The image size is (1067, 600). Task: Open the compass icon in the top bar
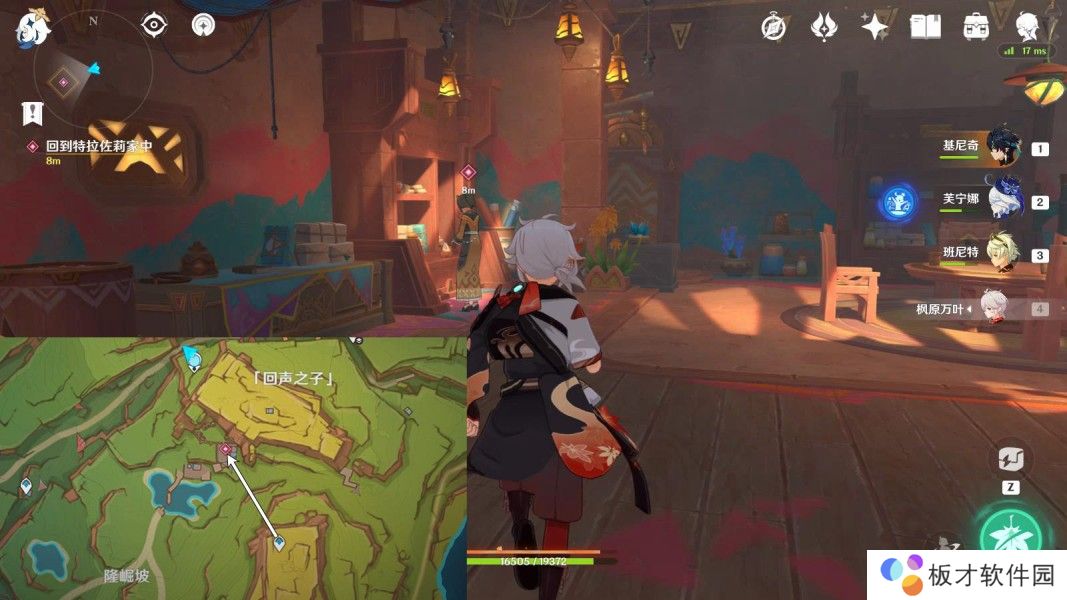pos(773,27)
